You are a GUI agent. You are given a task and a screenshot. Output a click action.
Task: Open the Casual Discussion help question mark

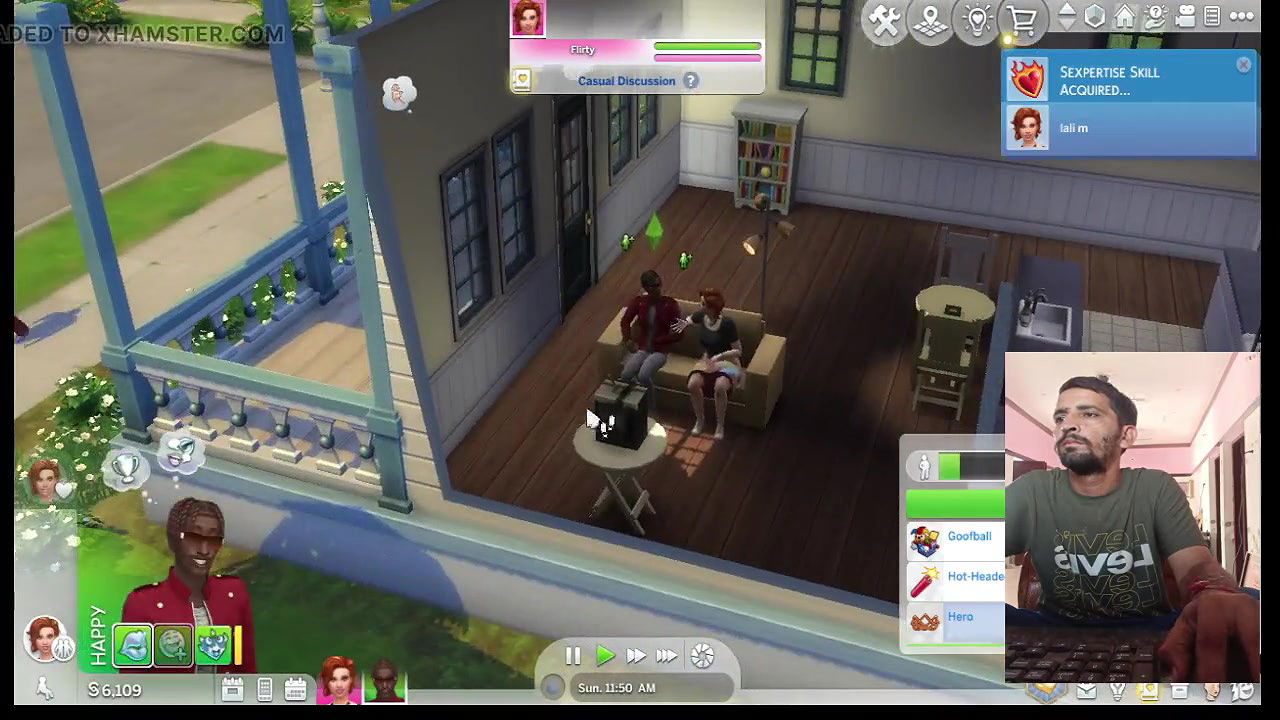(691, 81)
